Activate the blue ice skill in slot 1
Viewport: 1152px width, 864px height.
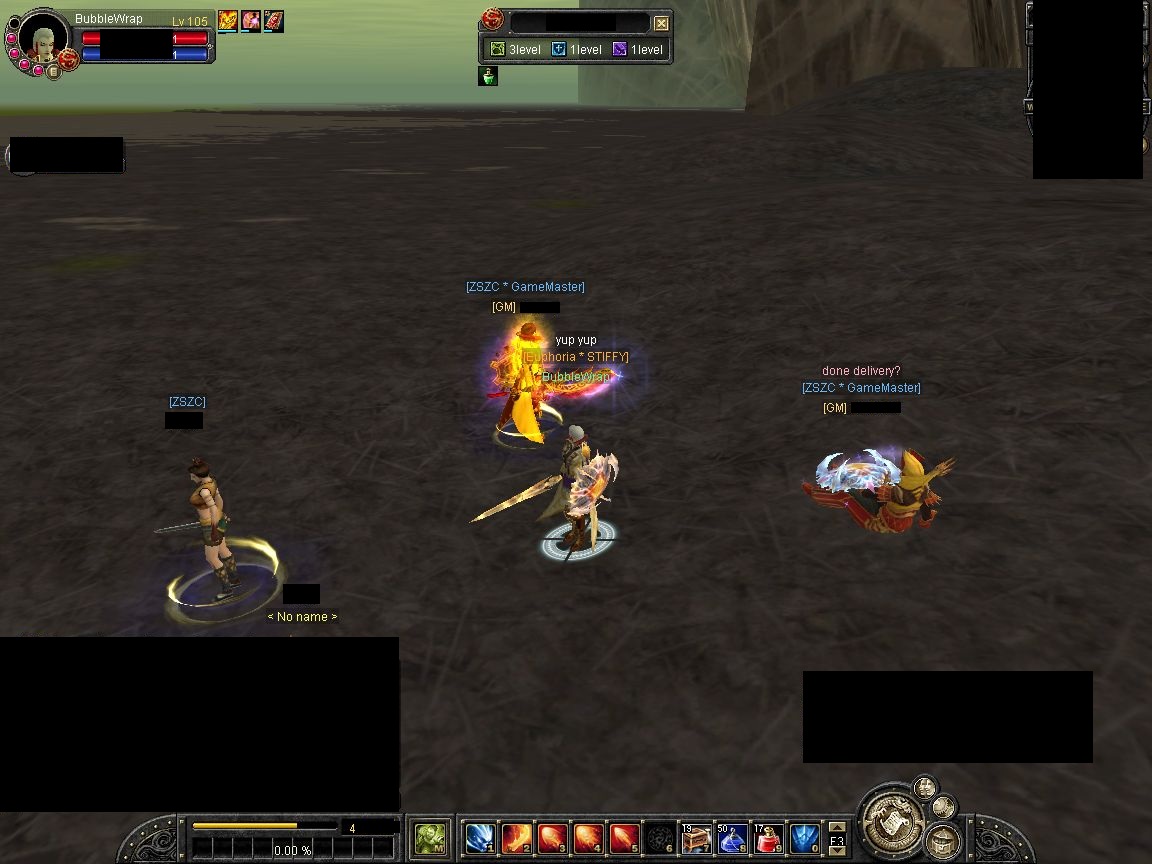point(481,837)
